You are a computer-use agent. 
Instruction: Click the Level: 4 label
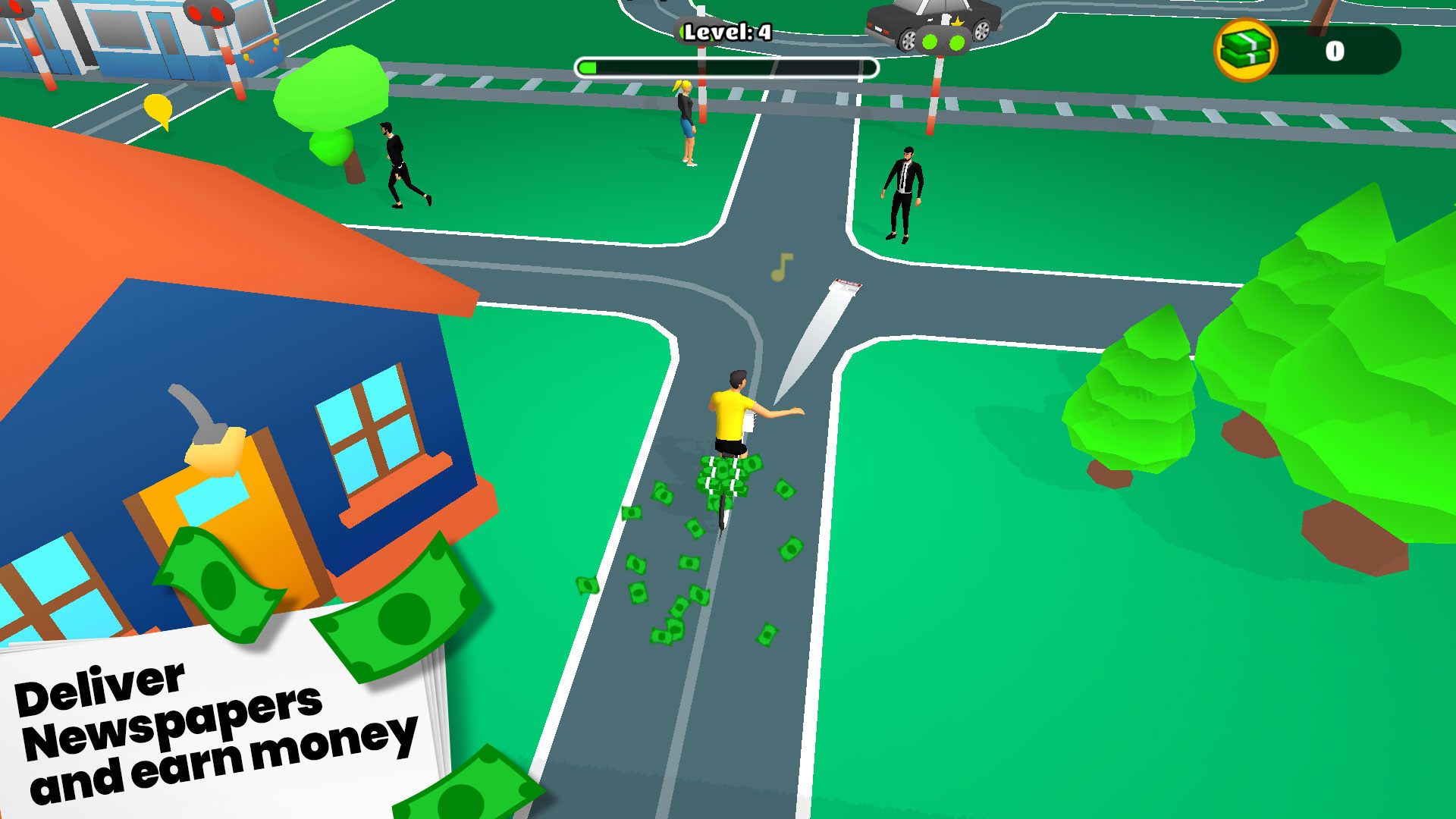pos(726,32)
